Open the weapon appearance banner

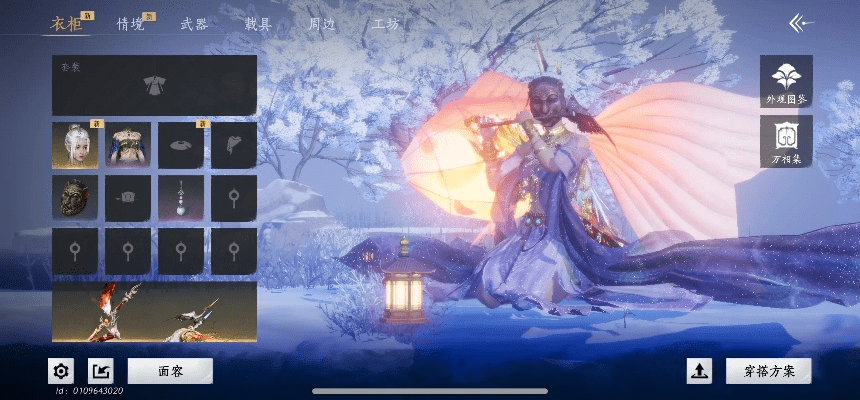(x=154, y=312)
